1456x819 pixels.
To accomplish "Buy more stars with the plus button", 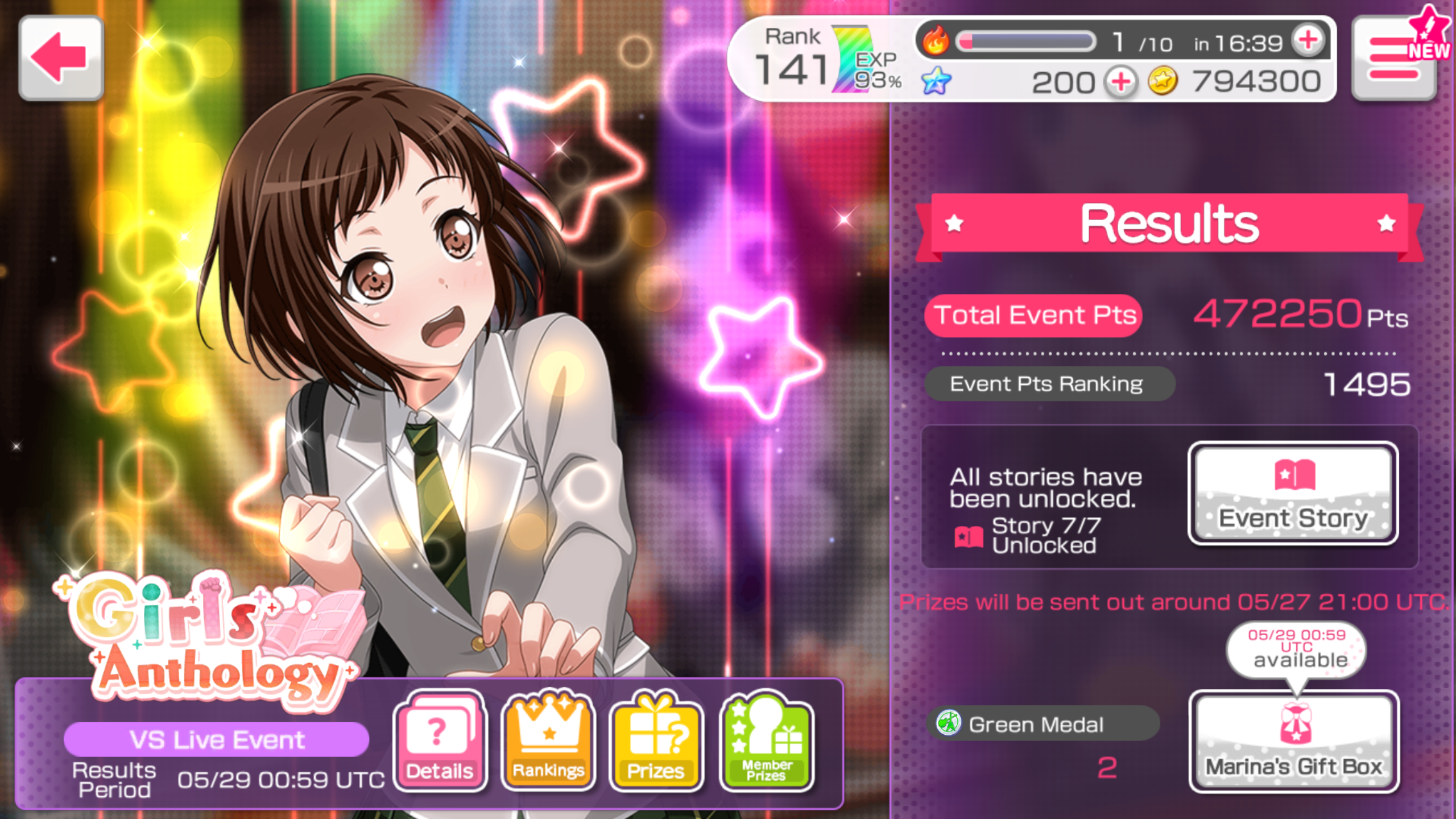I will tap(1121, 82).
